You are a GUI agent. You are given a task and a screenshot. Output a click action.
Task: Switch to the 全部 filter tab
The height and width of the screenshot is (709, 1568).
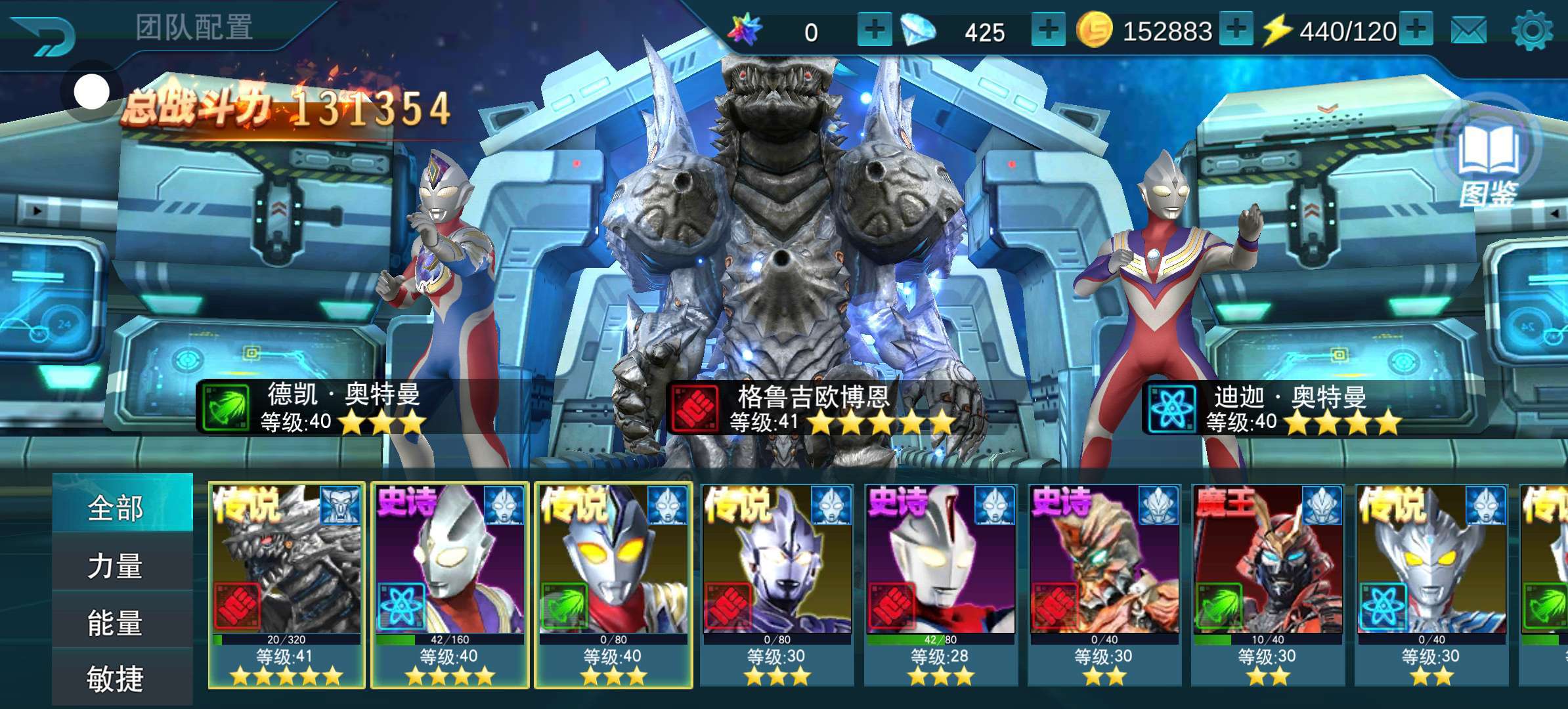(x=116, y=507)
